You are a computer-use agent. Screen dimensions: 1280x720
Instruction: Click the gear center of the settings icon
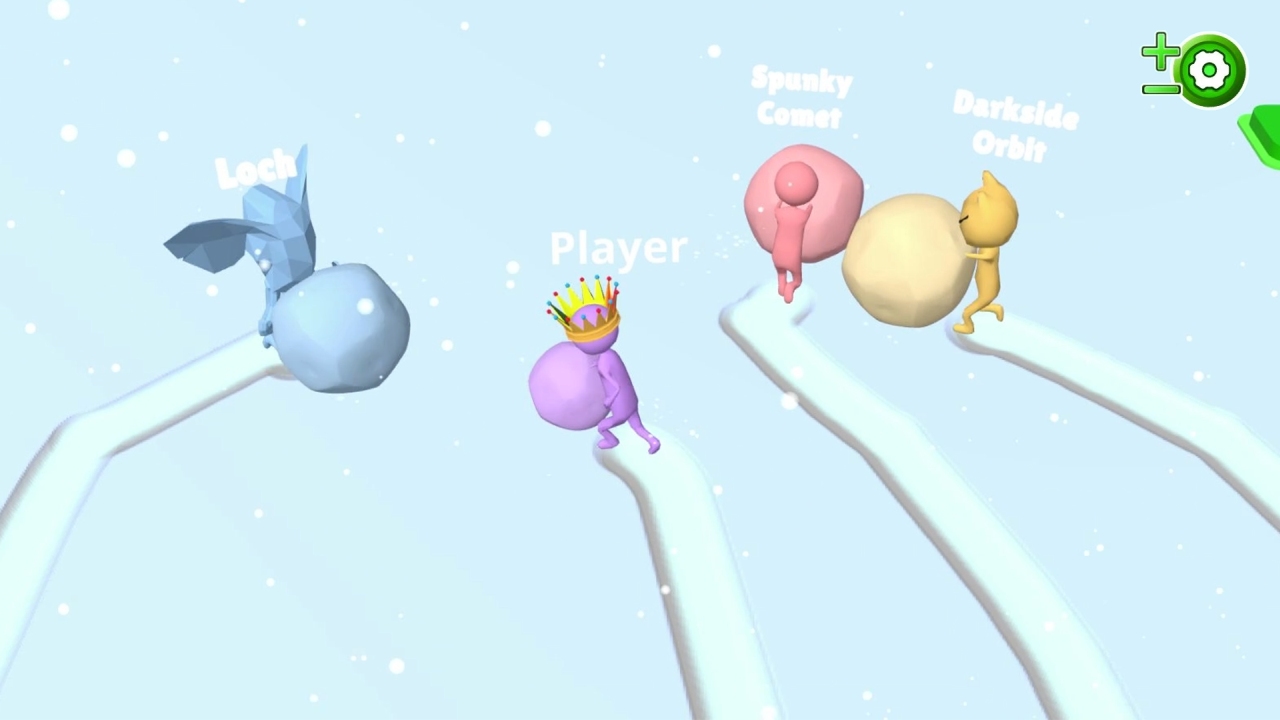1210,68
